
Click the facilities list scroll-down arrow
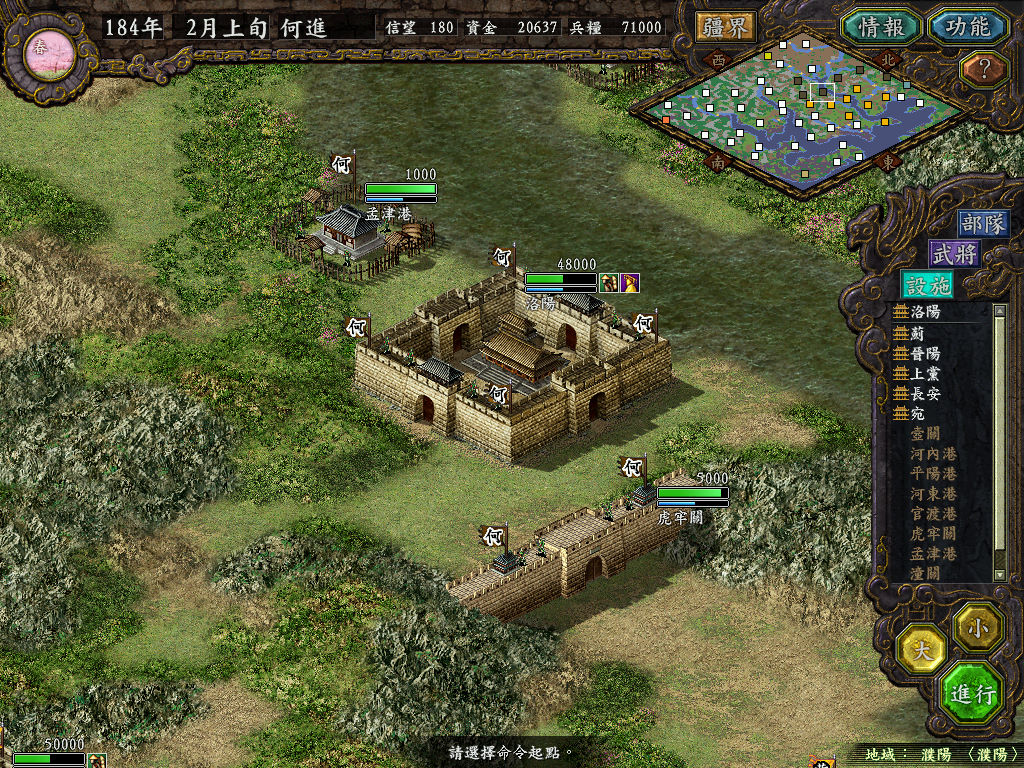[999, 574]
